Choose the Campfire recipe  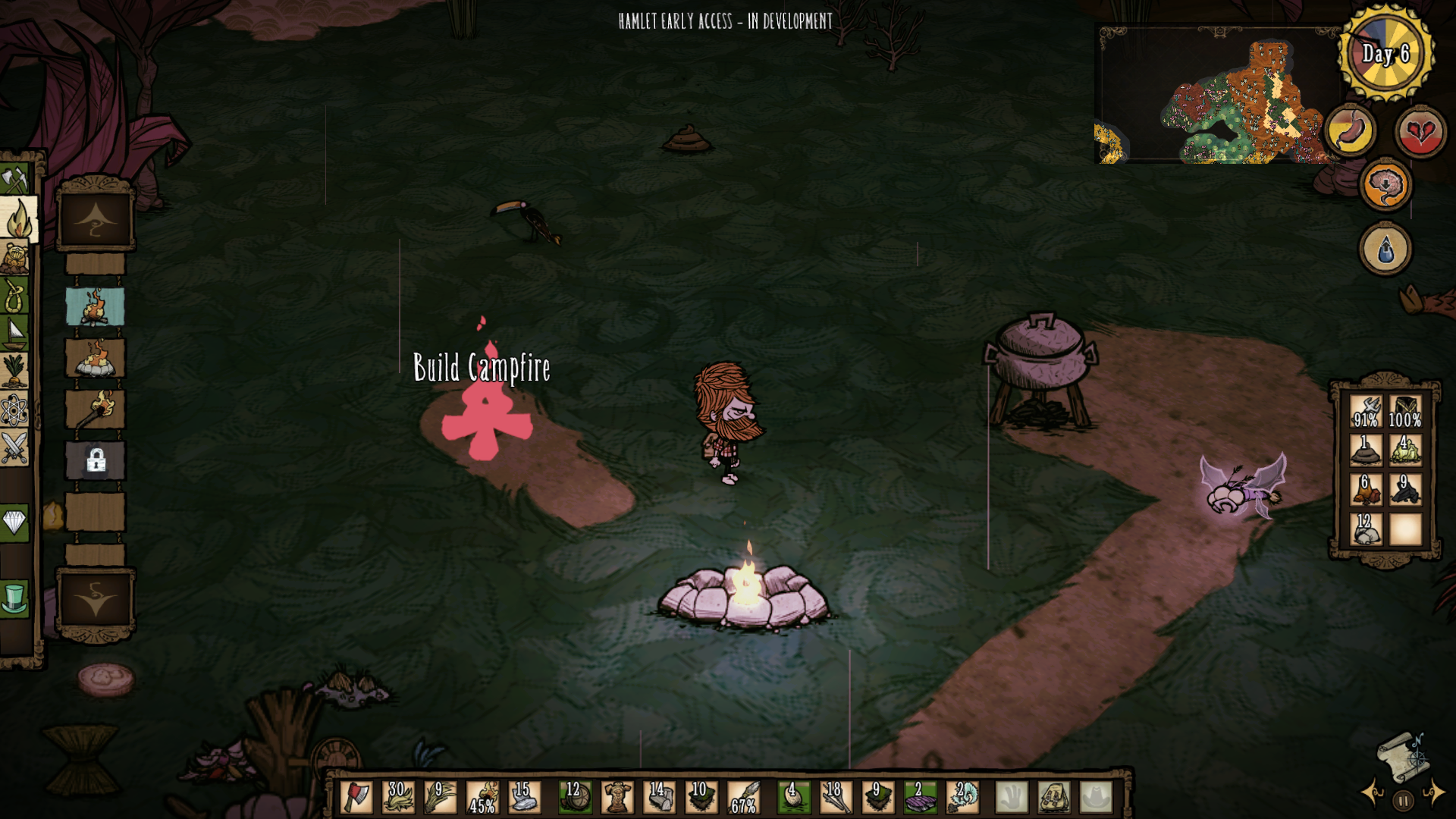tap(95, 306)
